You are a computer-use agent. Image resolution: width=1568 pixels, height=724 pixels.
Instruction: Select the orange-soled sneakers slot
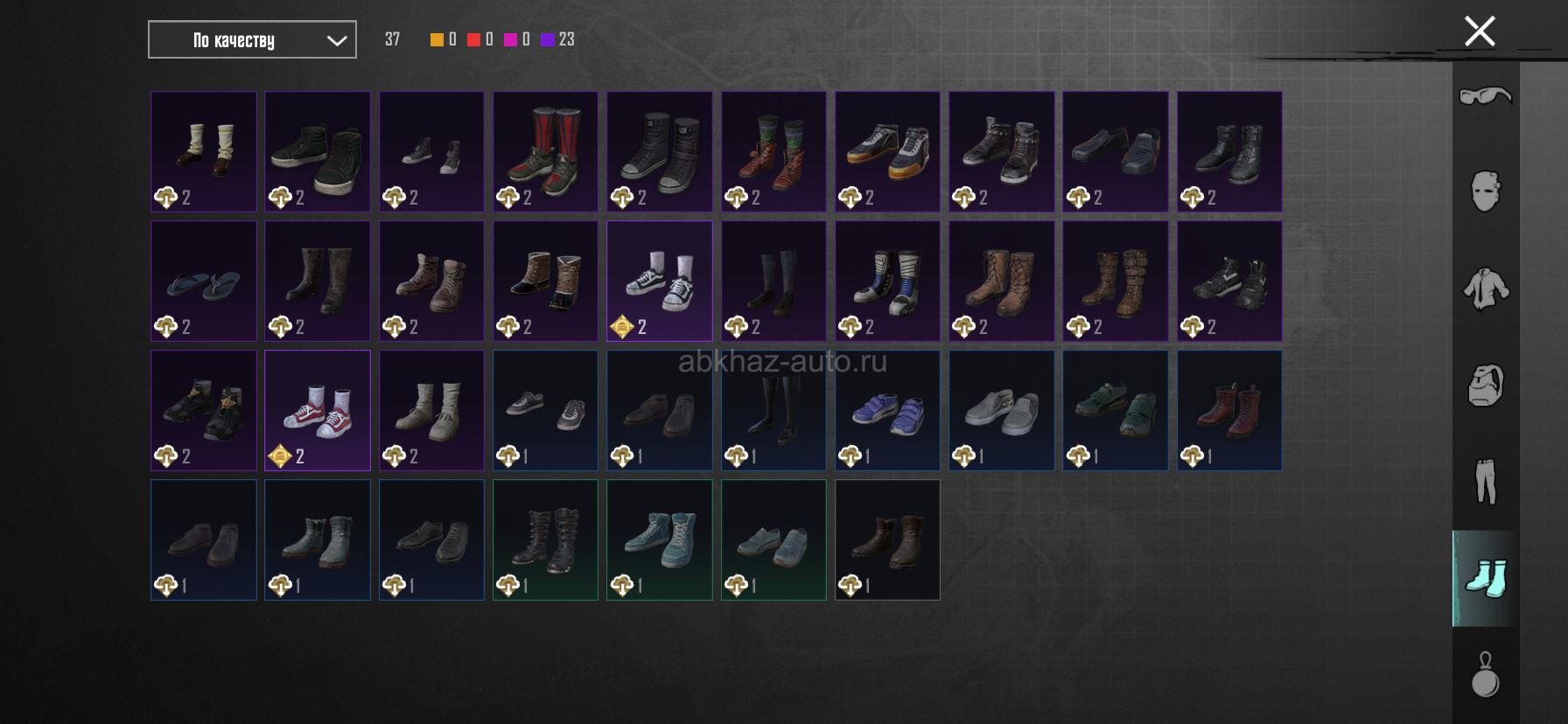tap(887, 151)
